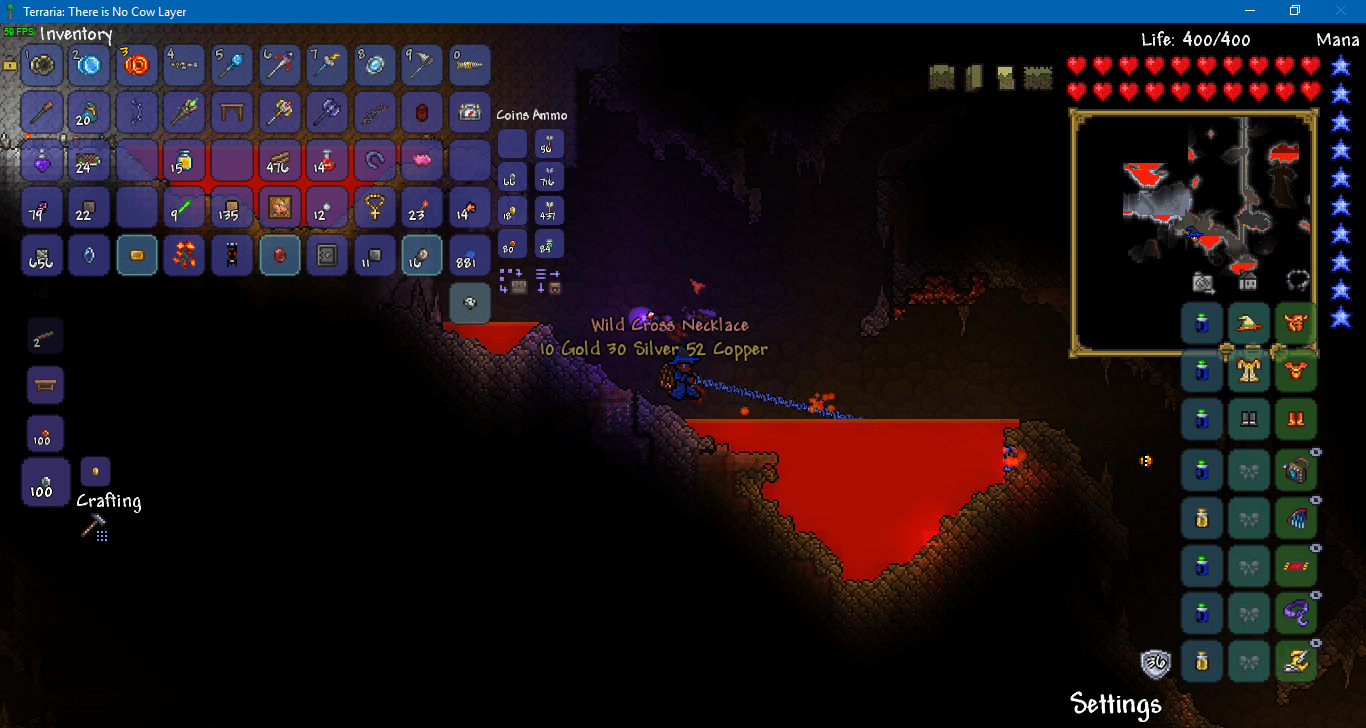This screenshot has width=1366, height=728.
Task: Open the Settings menu
Action: point(1114,704)
